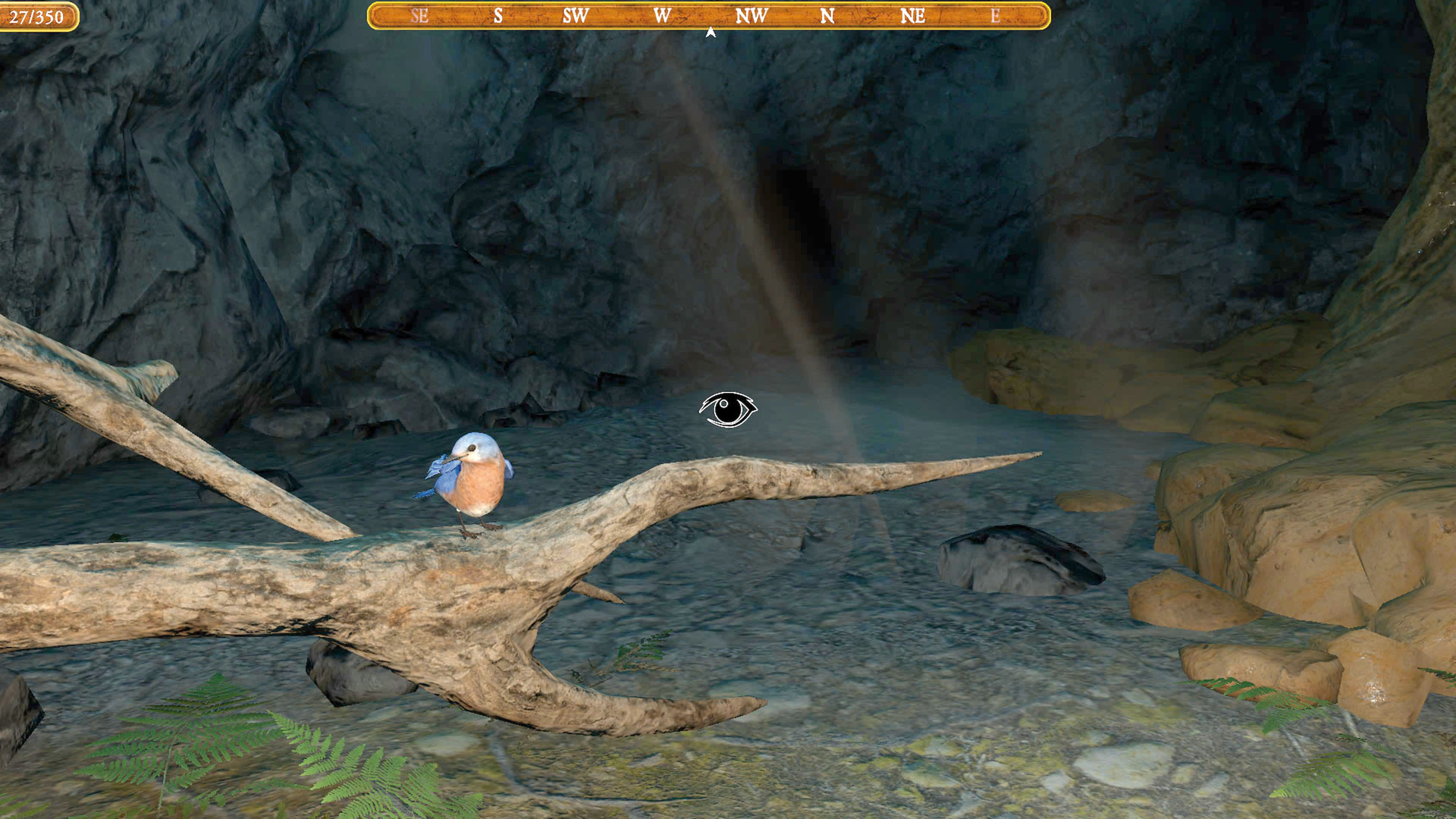Select "W" on the compass navigation bar
The image size is (1456, 819).
tap(662, 15)
